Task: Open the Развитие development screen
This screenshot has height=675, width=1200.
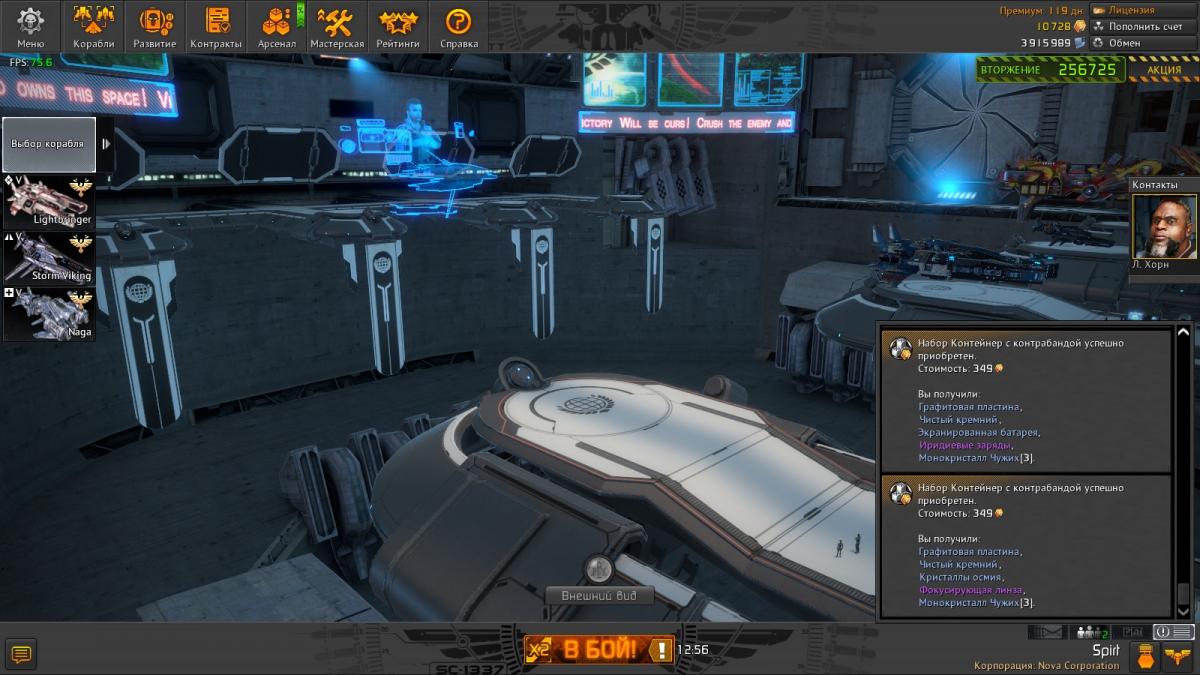Action: pyautogui.click(x=155, y=27)
